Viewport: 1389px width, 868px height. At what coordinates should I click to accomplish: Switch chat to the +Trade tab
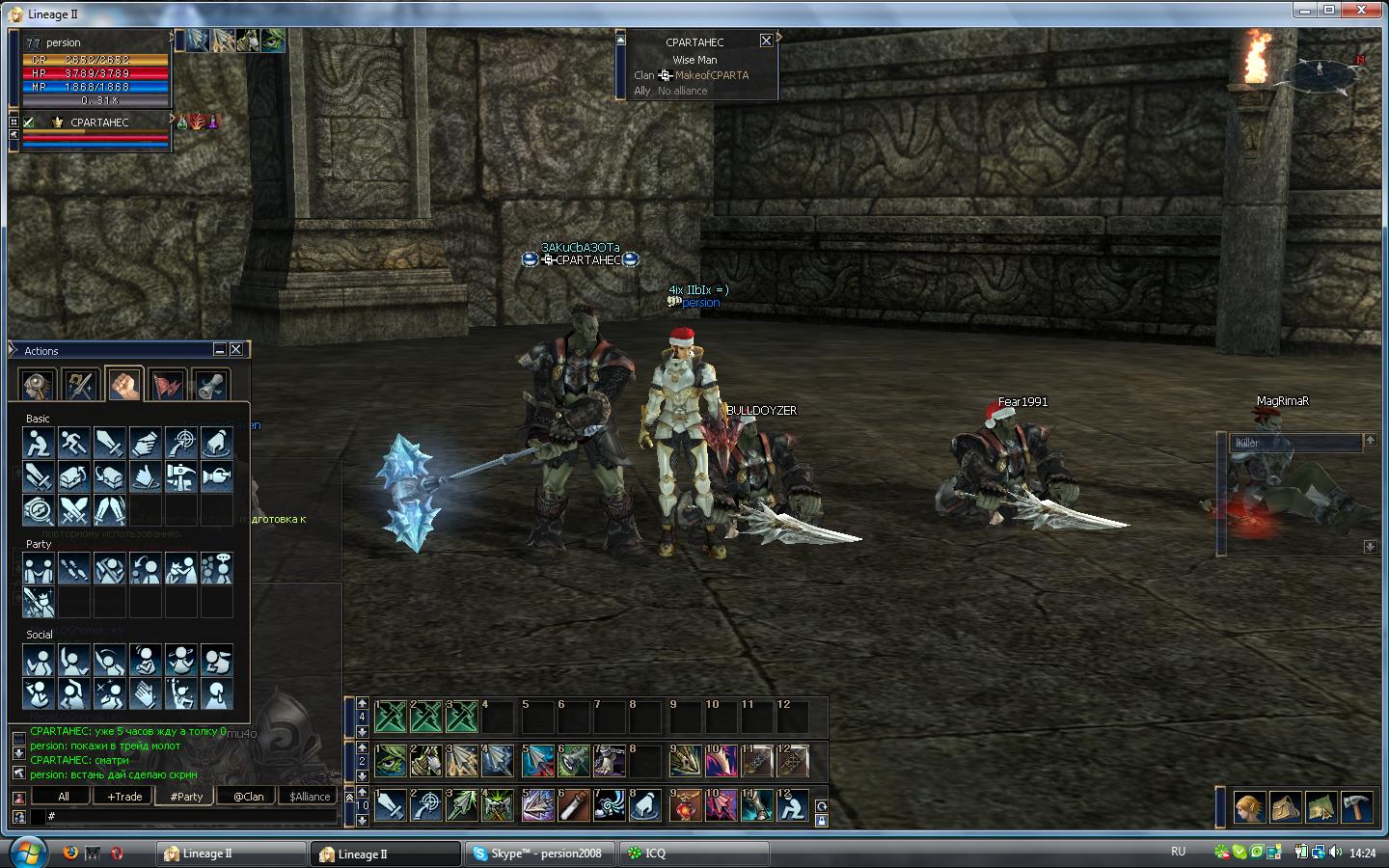tap(124, 797)
